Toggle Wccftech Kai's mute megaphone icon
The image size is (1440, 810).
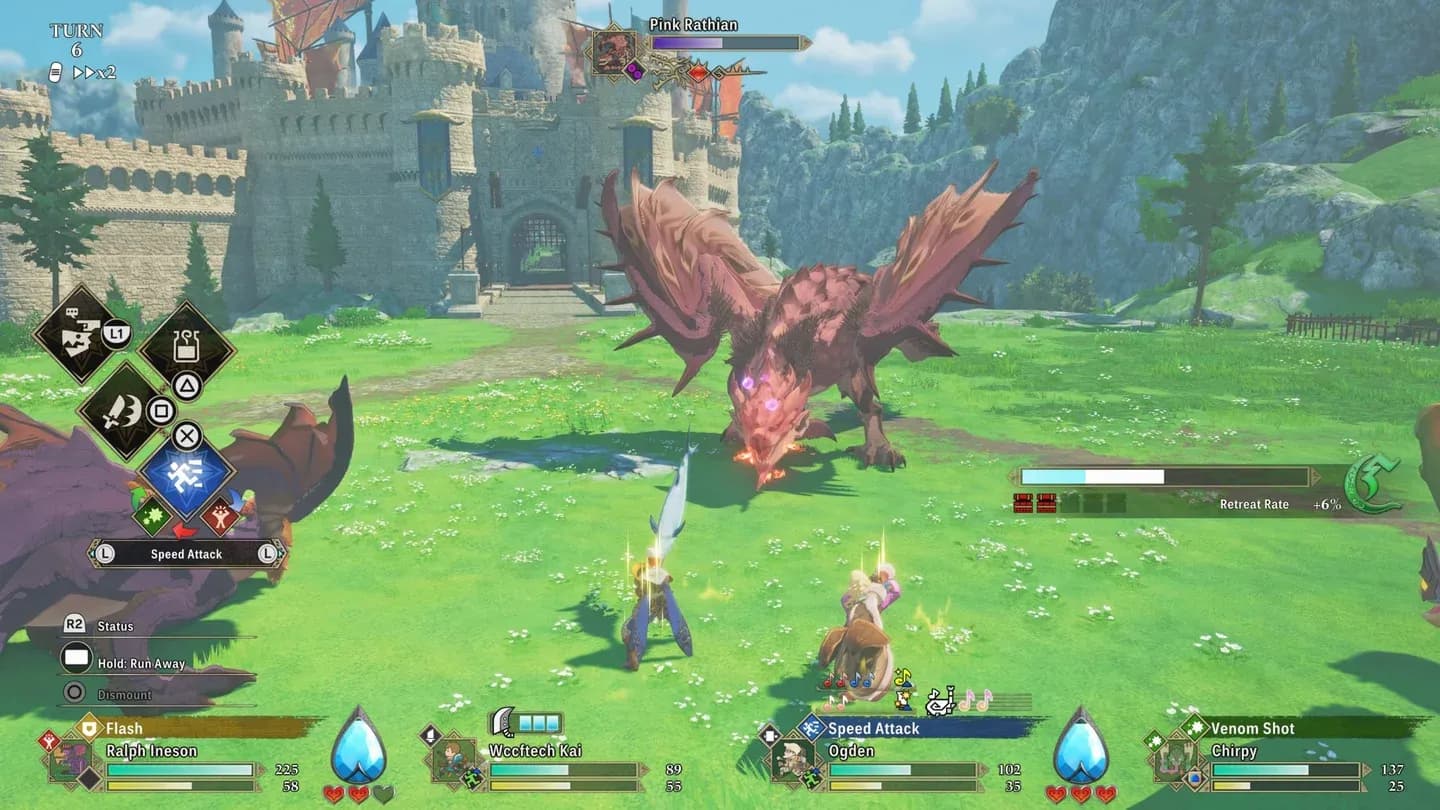[x=428, y=735]
